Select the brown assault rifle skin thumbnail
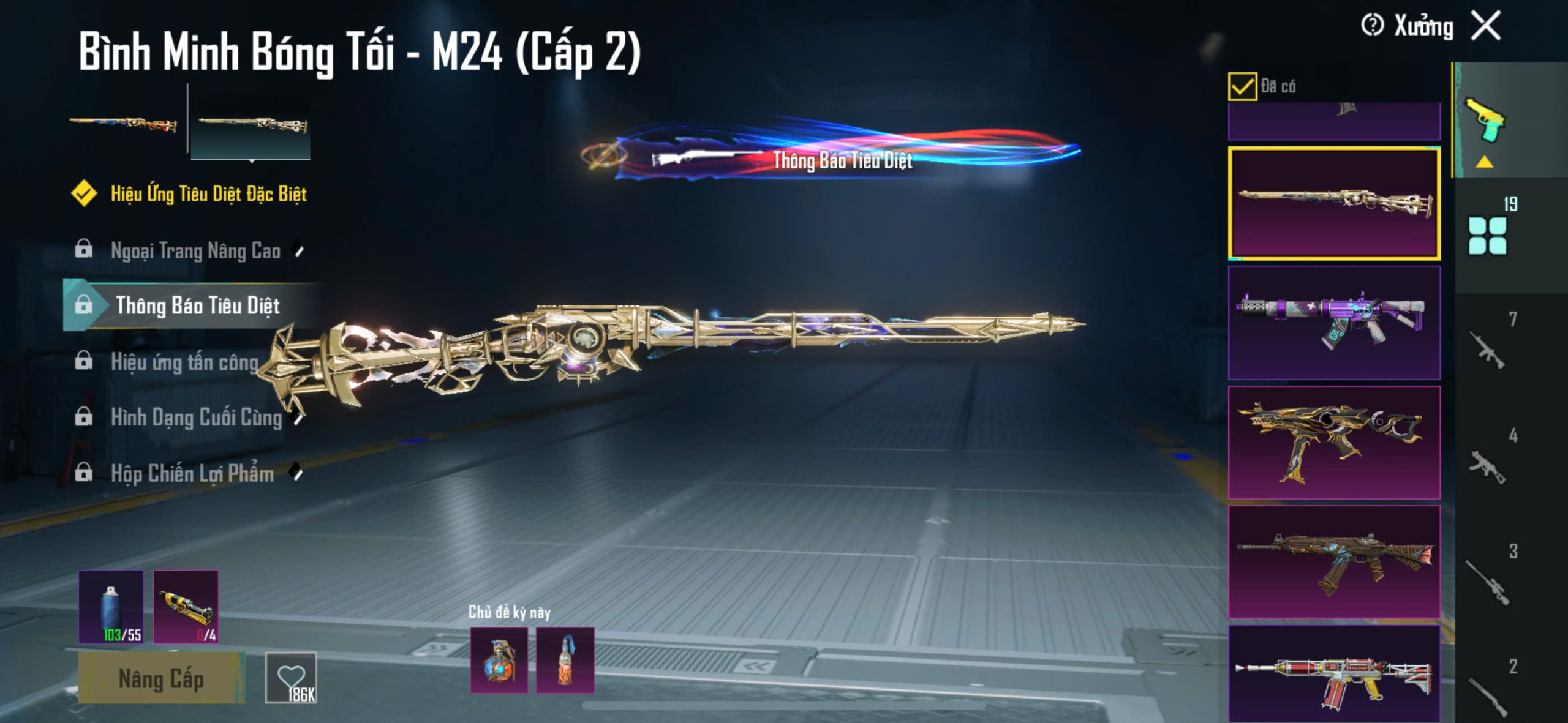 [x=1334, y=561]
